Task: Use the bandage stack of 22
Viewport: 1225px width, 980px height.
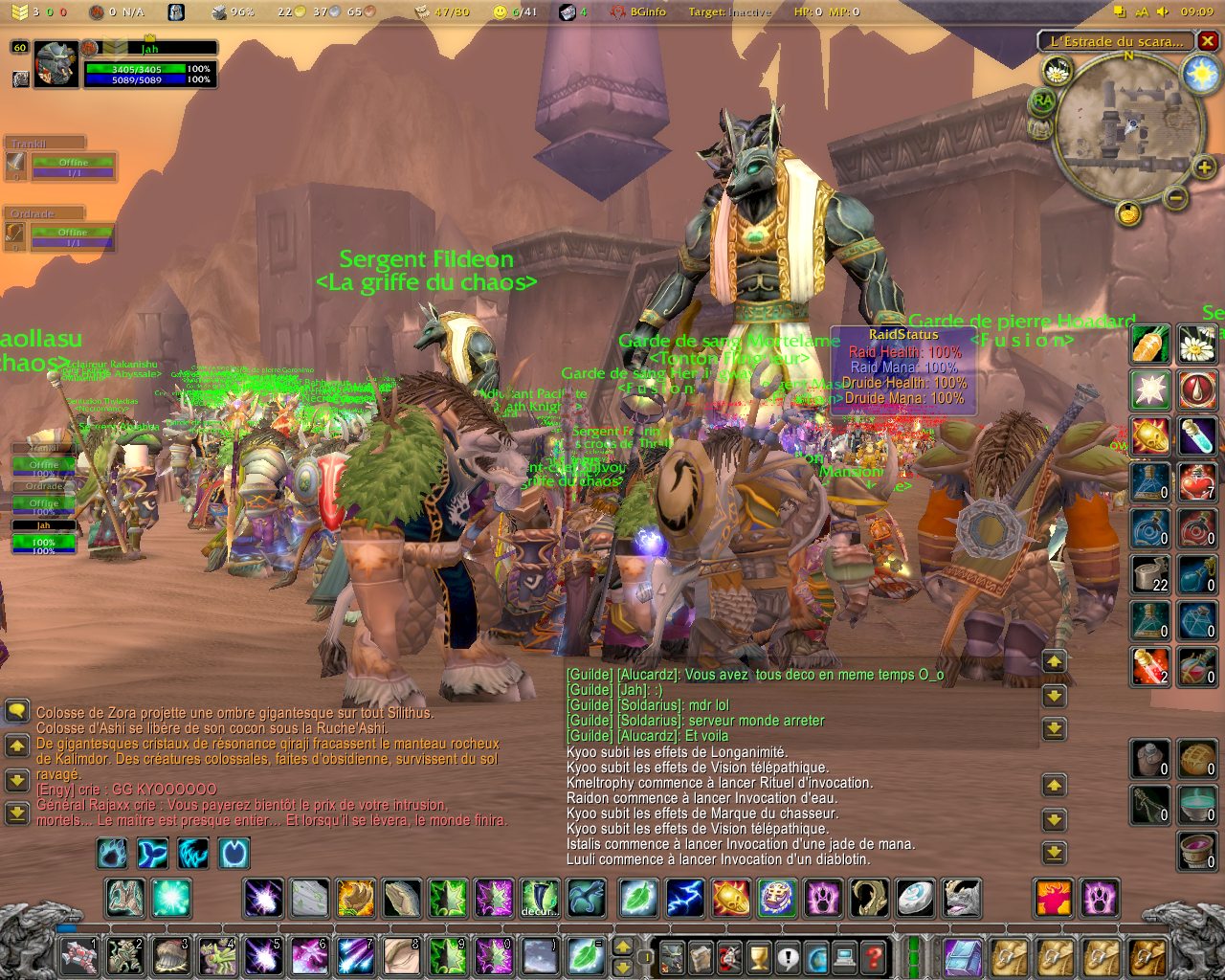Action: 1149,573
